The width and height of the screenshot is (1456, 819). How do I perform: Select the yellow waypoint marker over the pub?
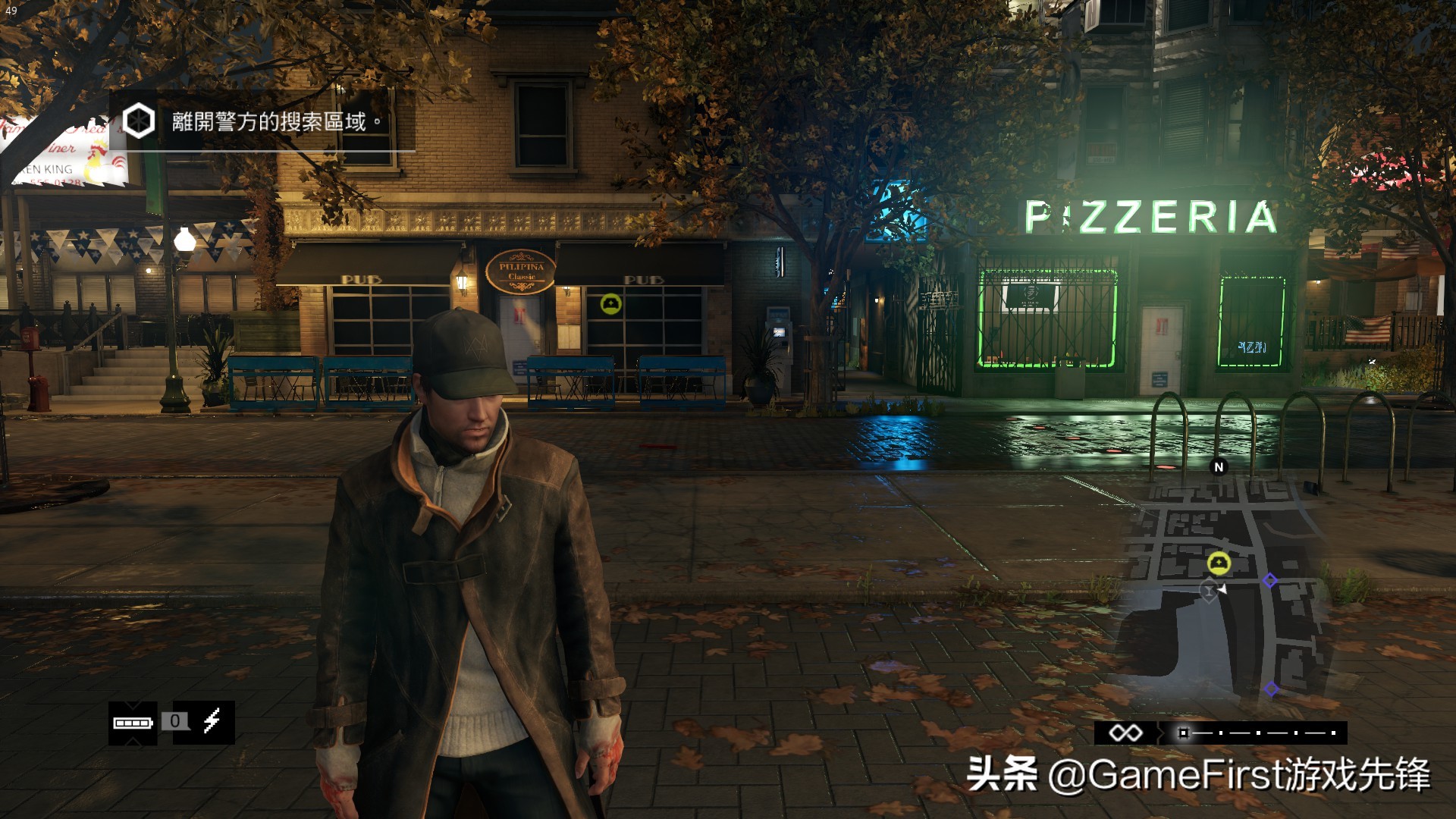[x=610, y=305]
